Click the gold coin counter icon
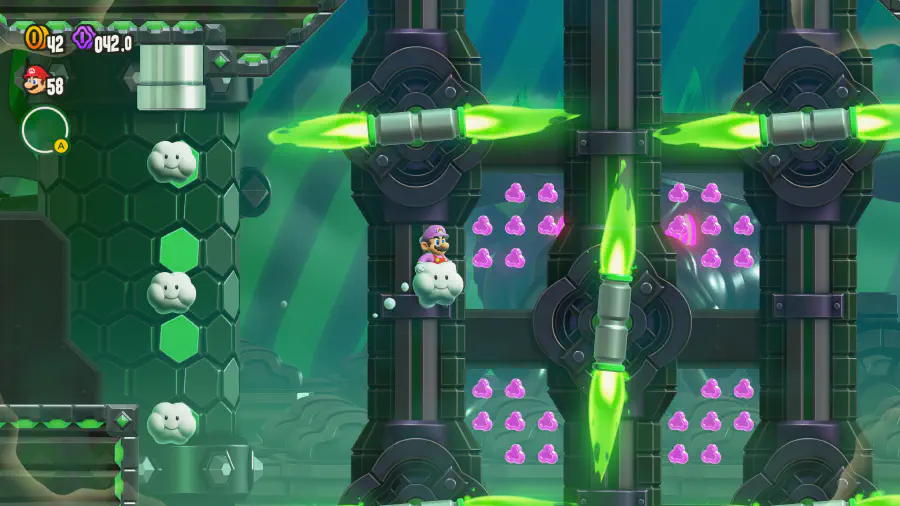Image resolution: width=900 pixels, height=506 pixels. [35, 39]
